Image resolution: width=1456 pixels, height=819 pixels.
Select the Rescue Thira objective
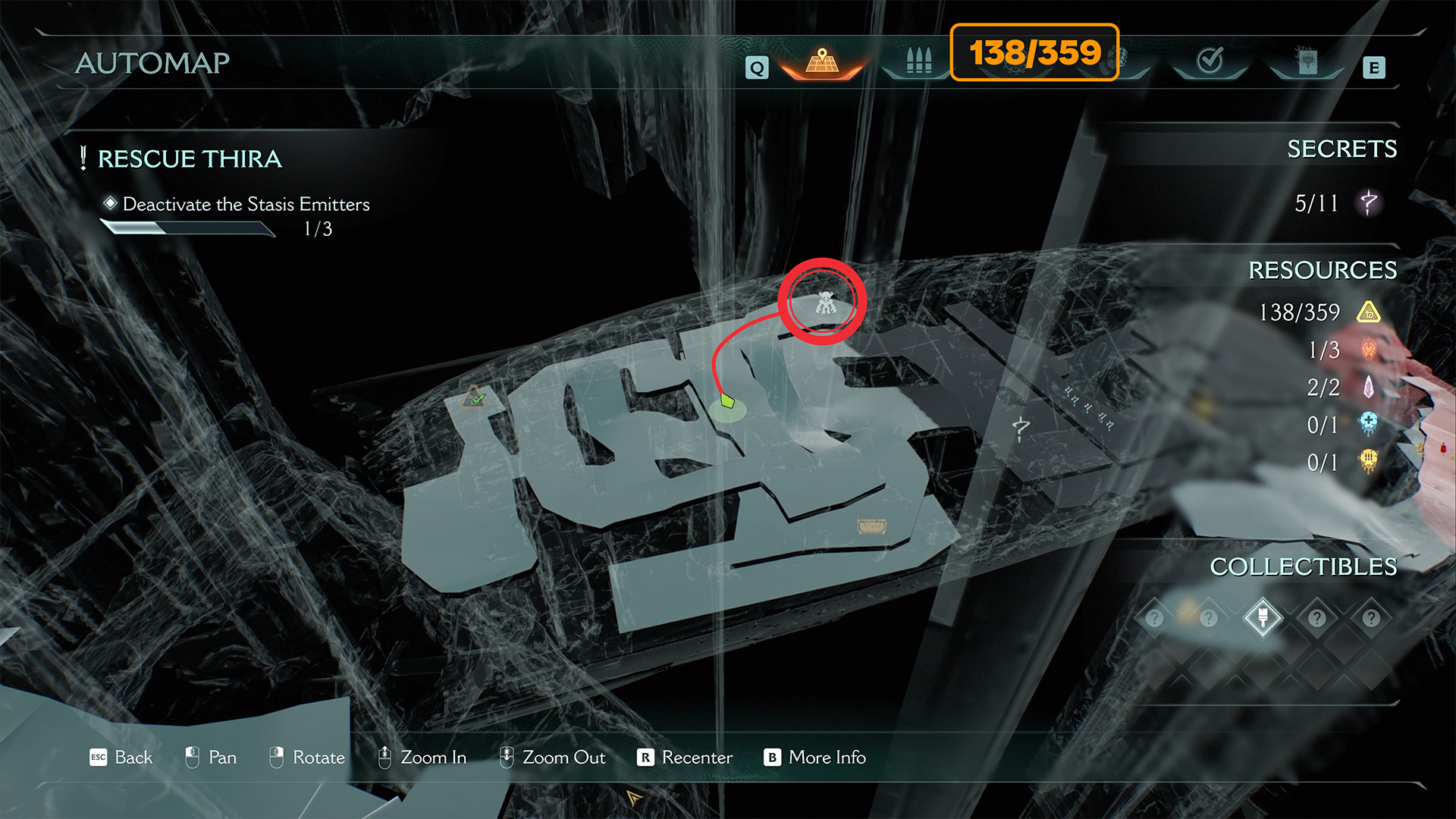click(190, 159)
